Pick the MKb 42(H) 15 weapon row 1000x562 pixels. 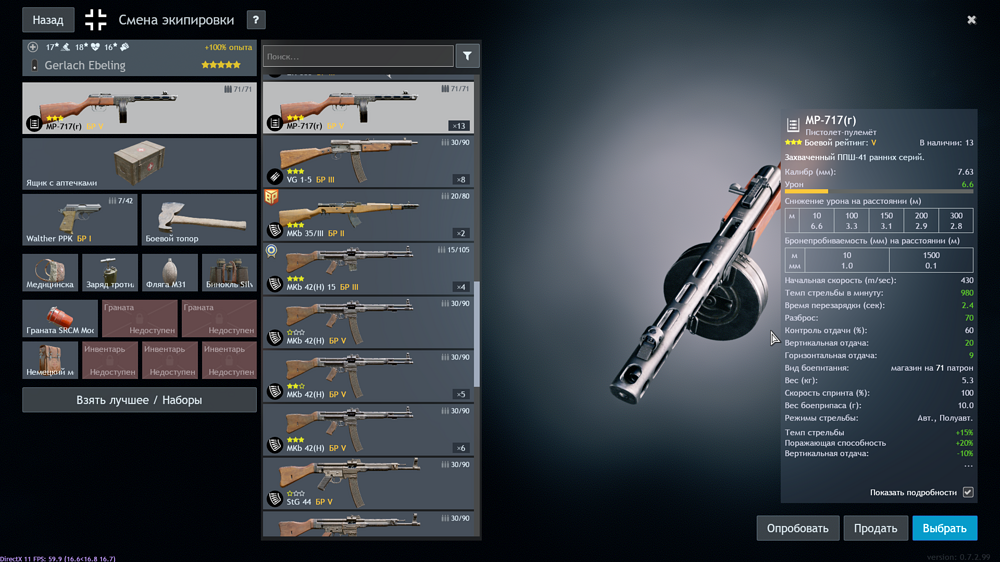click(x=367, y=269)
